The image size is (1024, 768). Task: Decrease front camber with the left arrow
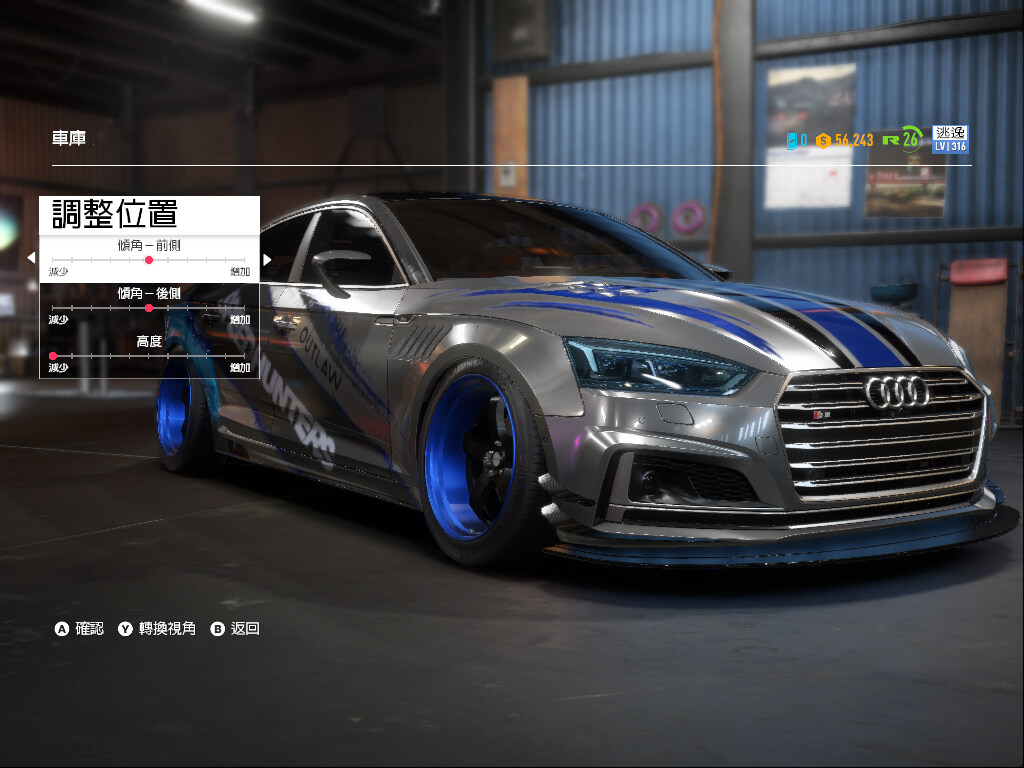point(31,259)
